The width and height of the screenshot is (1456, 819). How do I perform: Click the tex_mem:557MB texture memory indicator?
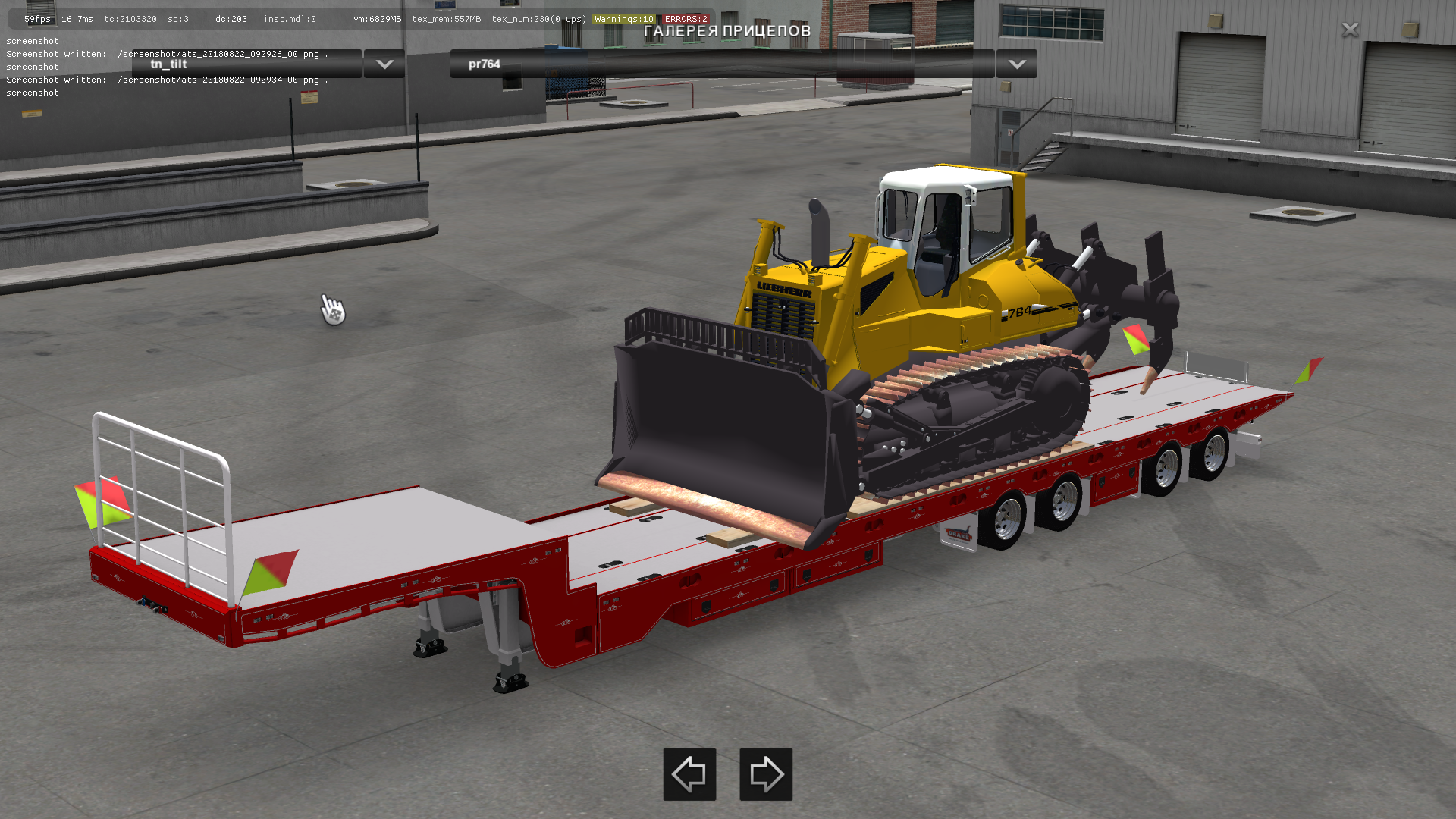click(x=447, y=19)
